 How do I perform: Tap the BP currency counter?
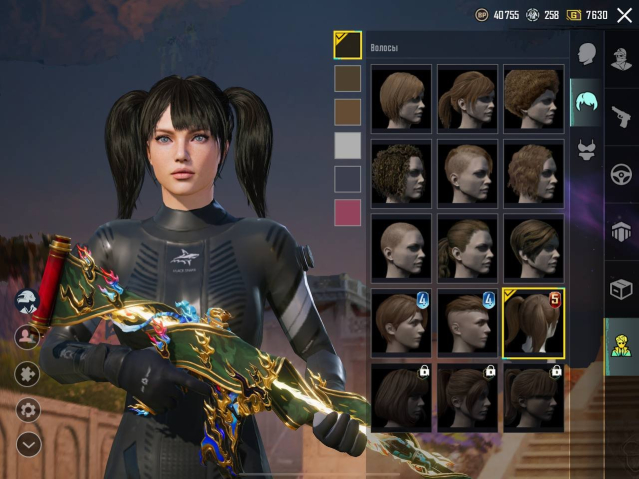click(497, 15)
